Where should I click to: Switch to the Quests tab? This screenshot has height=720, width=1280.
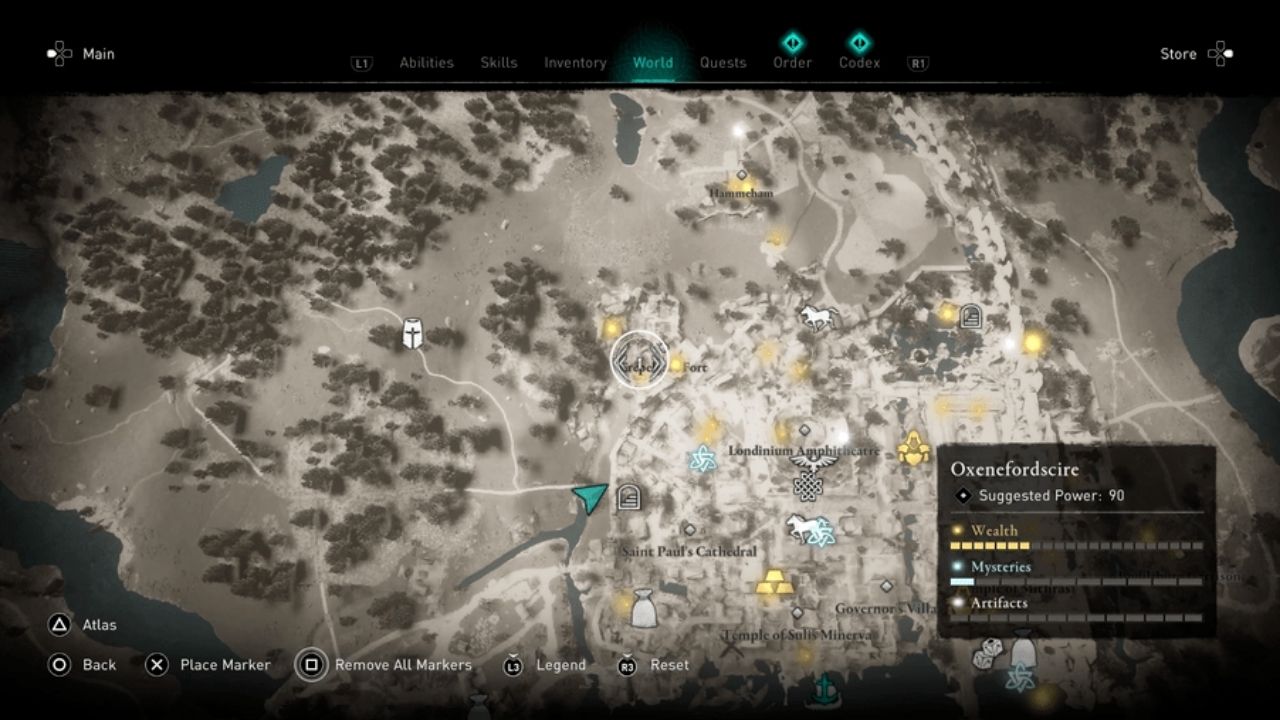[723, 62]
